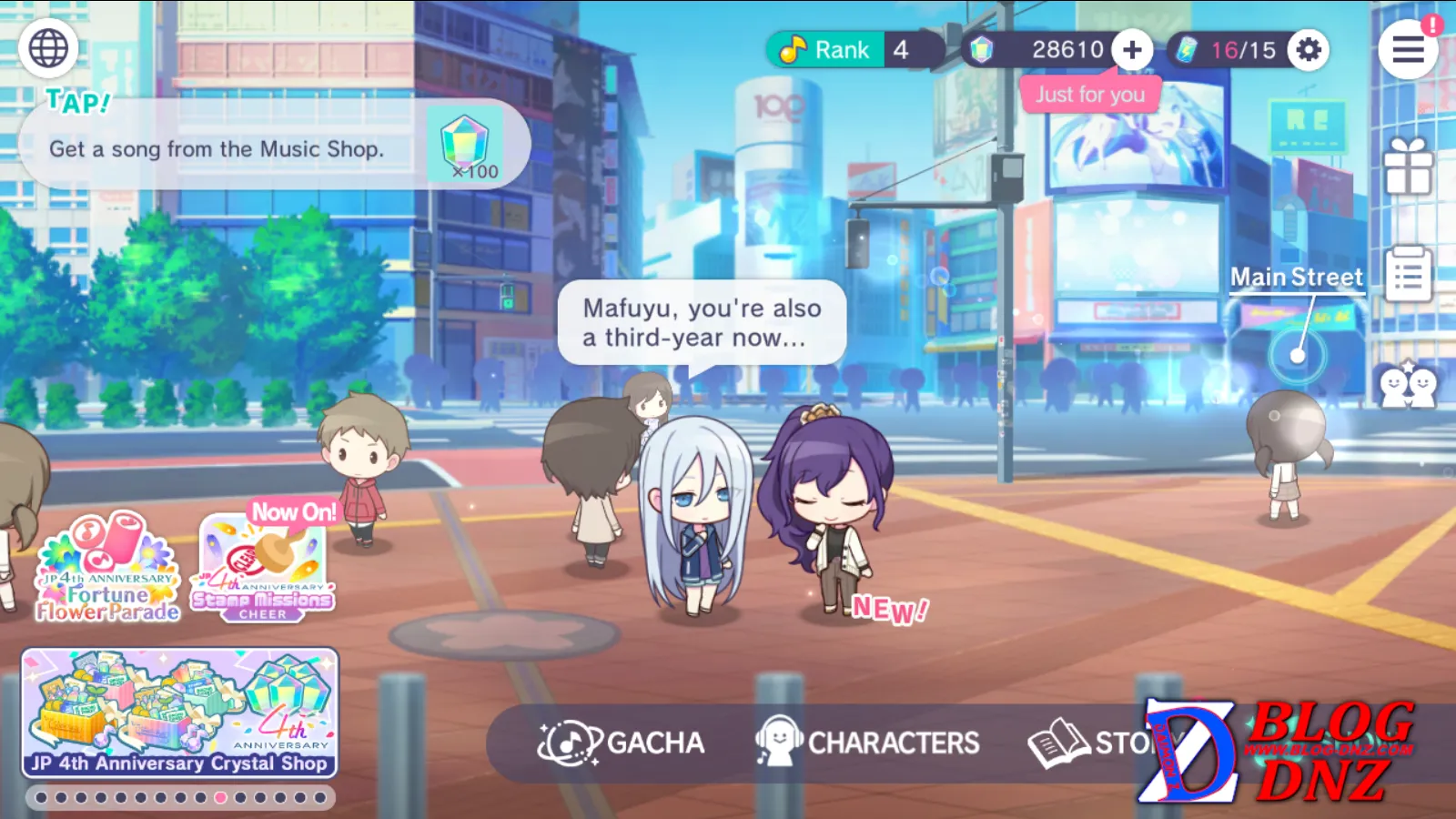Open live bonus energy settings gear
Screen dimensions: 1456x819
(x=1309, y=50)
